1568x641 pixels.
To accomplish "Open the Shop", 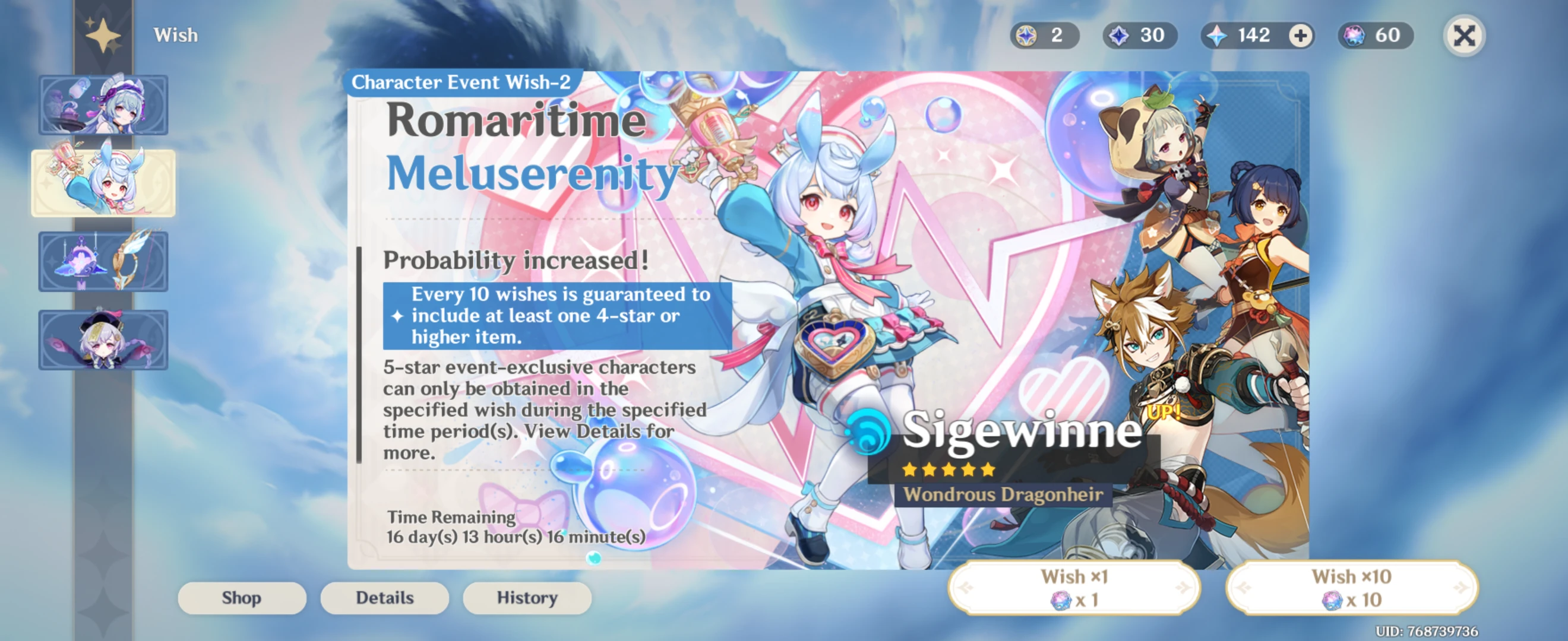I will click(241, 598).
